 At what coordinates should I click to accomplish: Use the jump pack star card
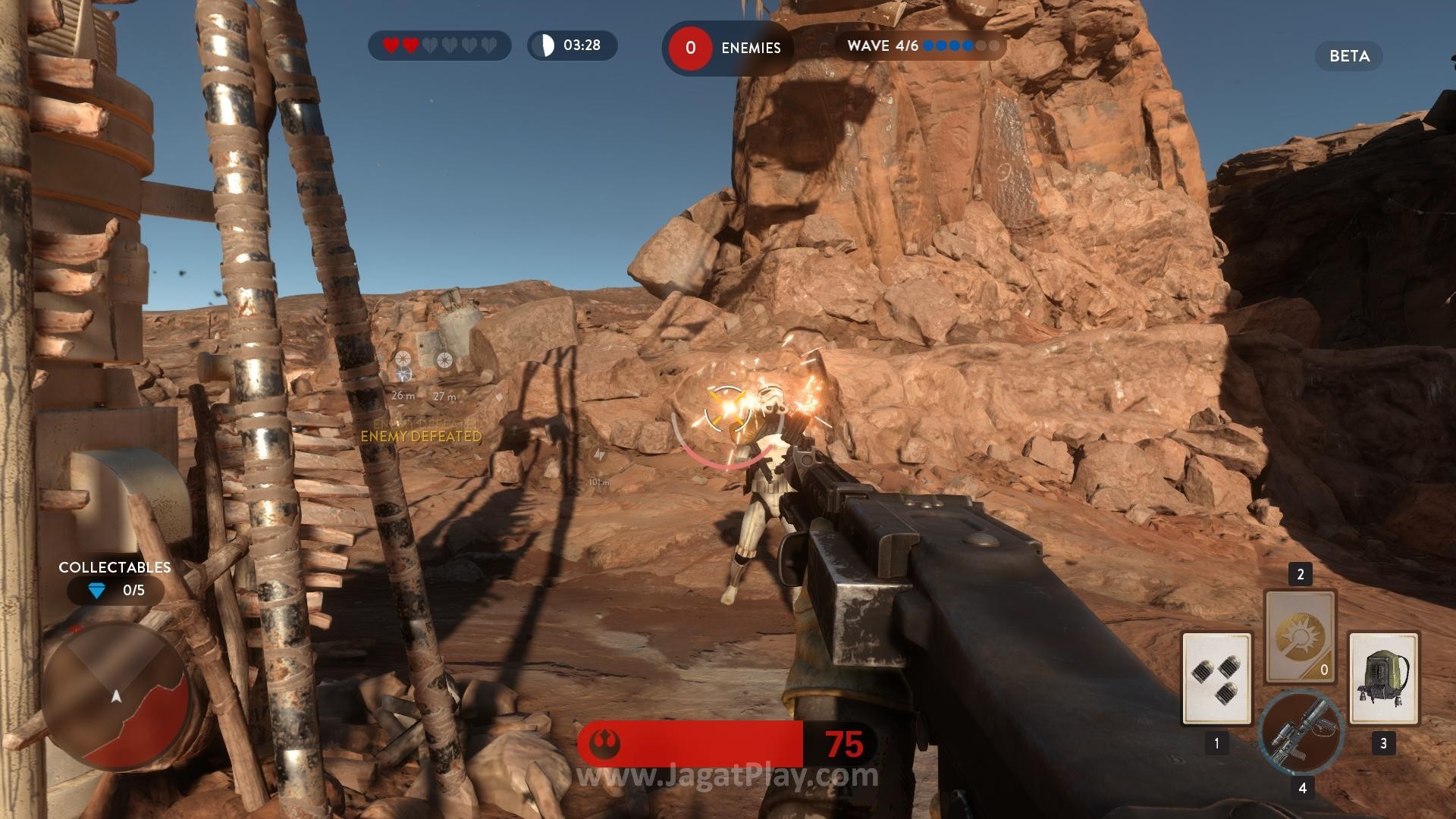1383,679
